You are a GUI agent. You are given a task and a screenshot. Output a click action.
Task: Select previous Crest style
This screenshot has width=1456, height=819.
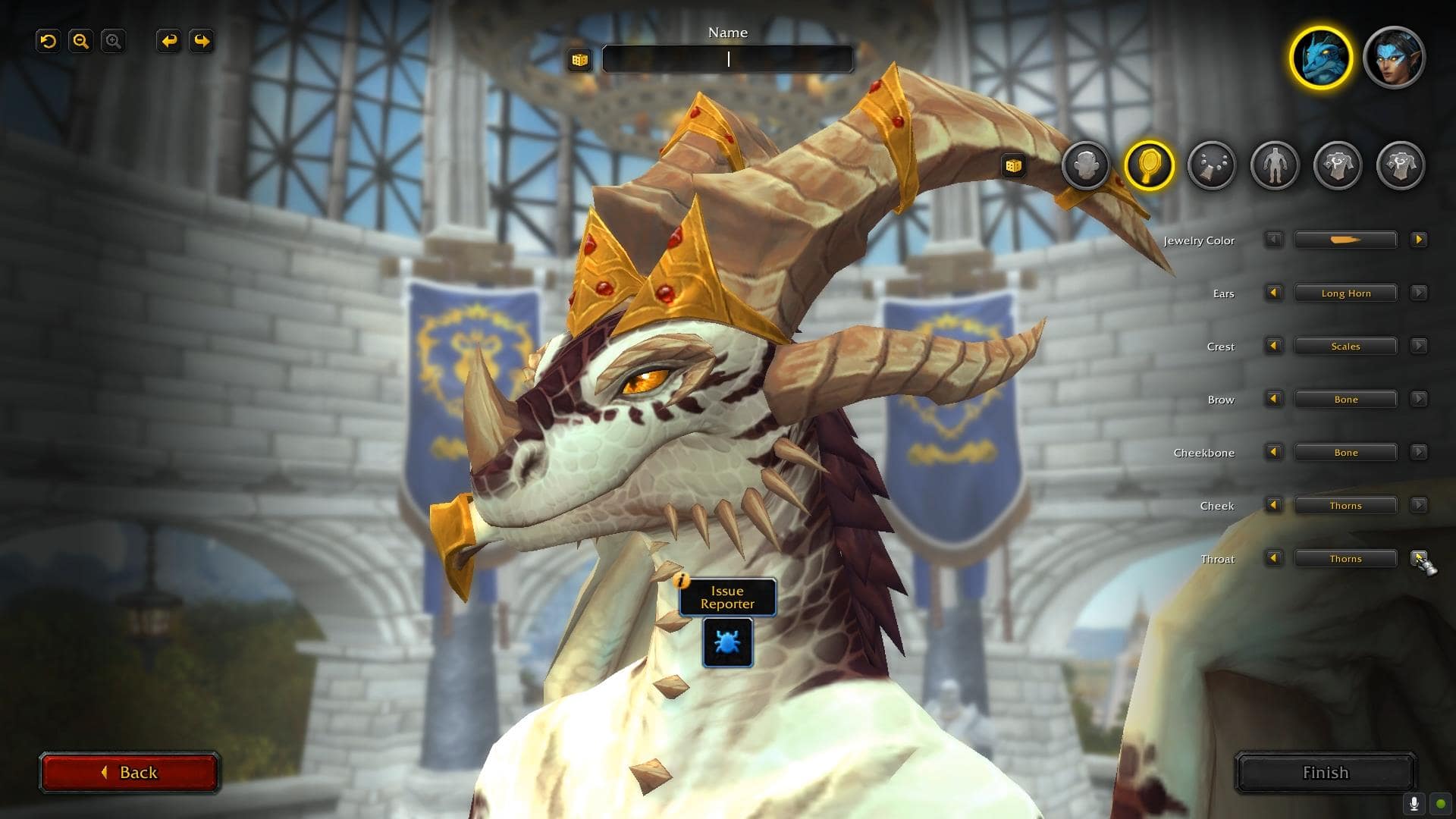(x=1273, y=346)
